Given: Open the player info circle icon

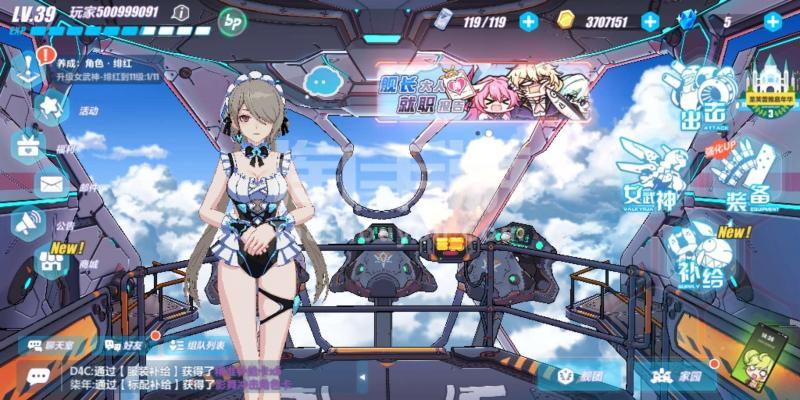Looking at the screenshot, I should pyautogui.click(x=180, y=12).
